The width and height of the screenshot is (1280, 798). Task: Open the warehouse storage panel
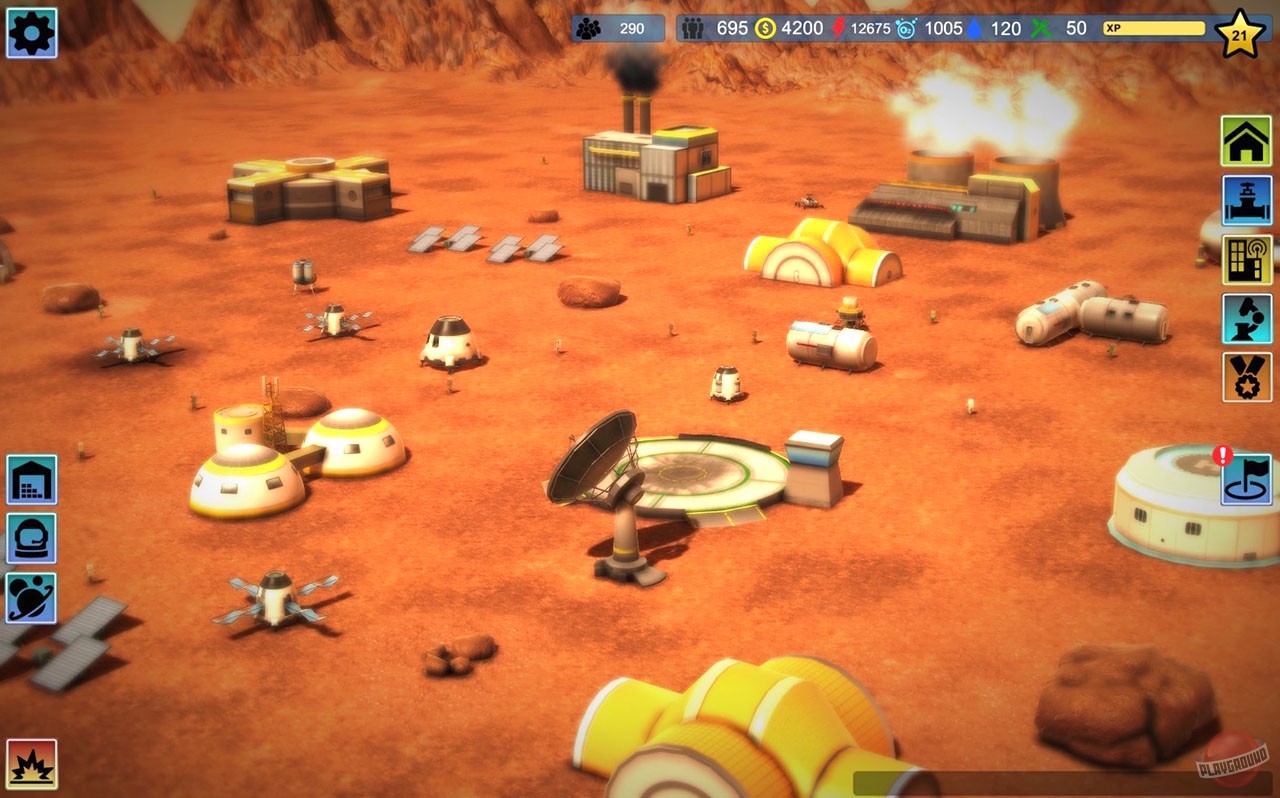pos(31,480)
